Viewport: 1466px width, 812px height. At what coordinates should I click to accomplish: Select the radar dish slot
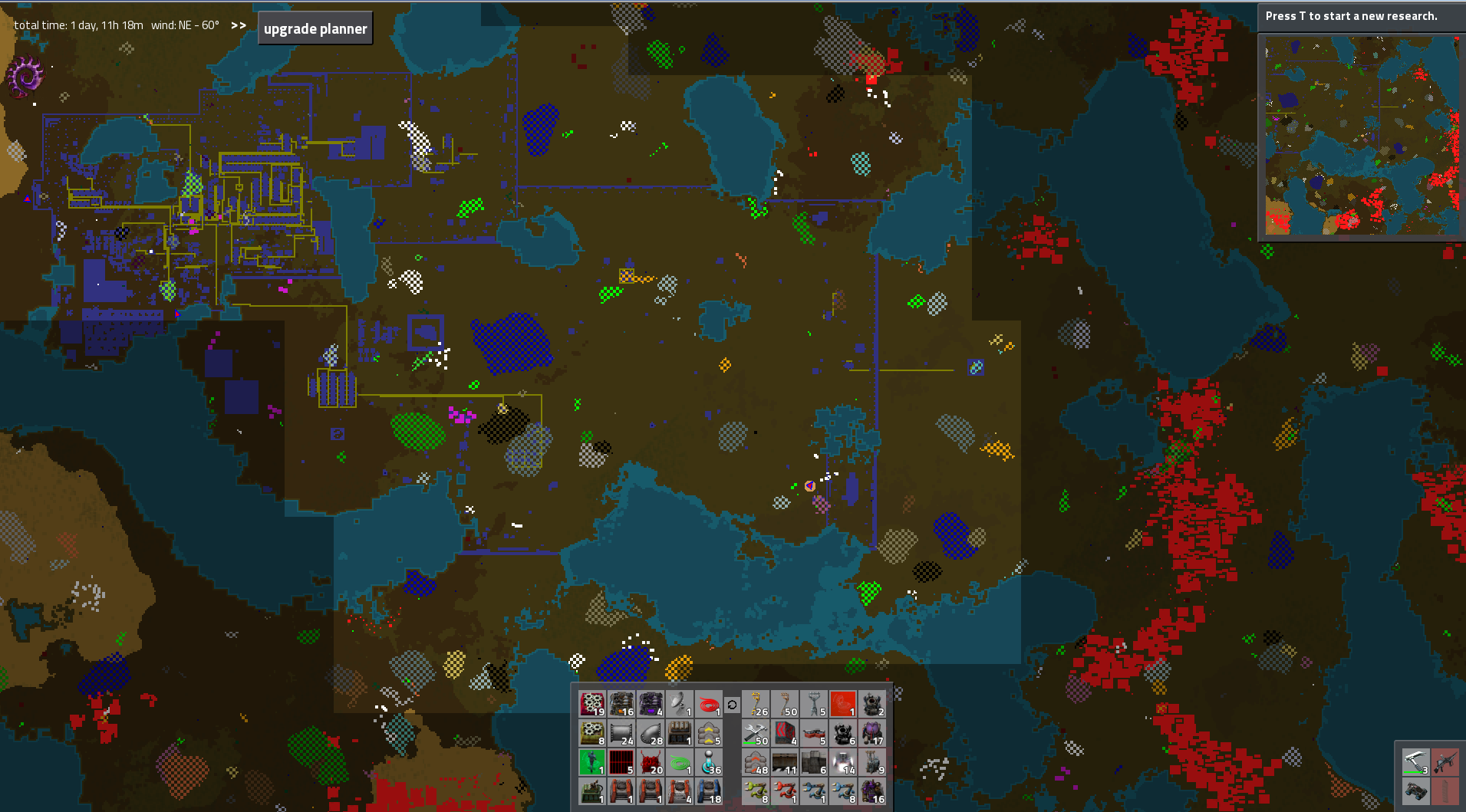(x=680, y=704)
